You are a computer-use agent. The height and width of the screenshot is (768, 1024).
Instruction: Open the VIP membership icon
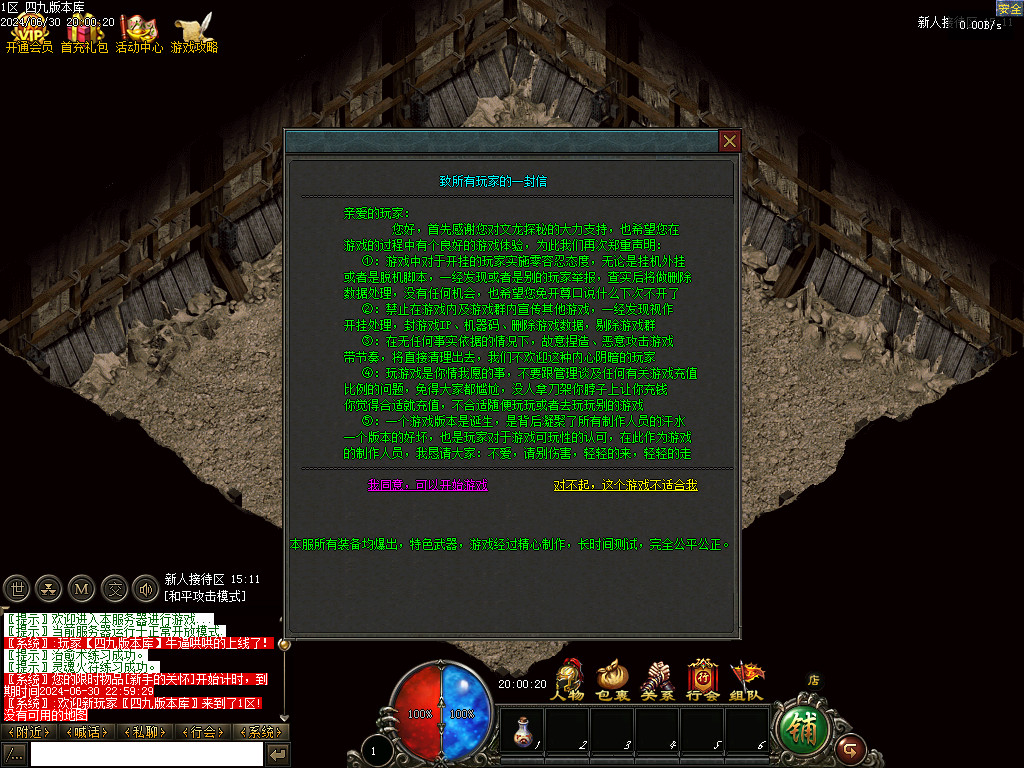point(29,32)
